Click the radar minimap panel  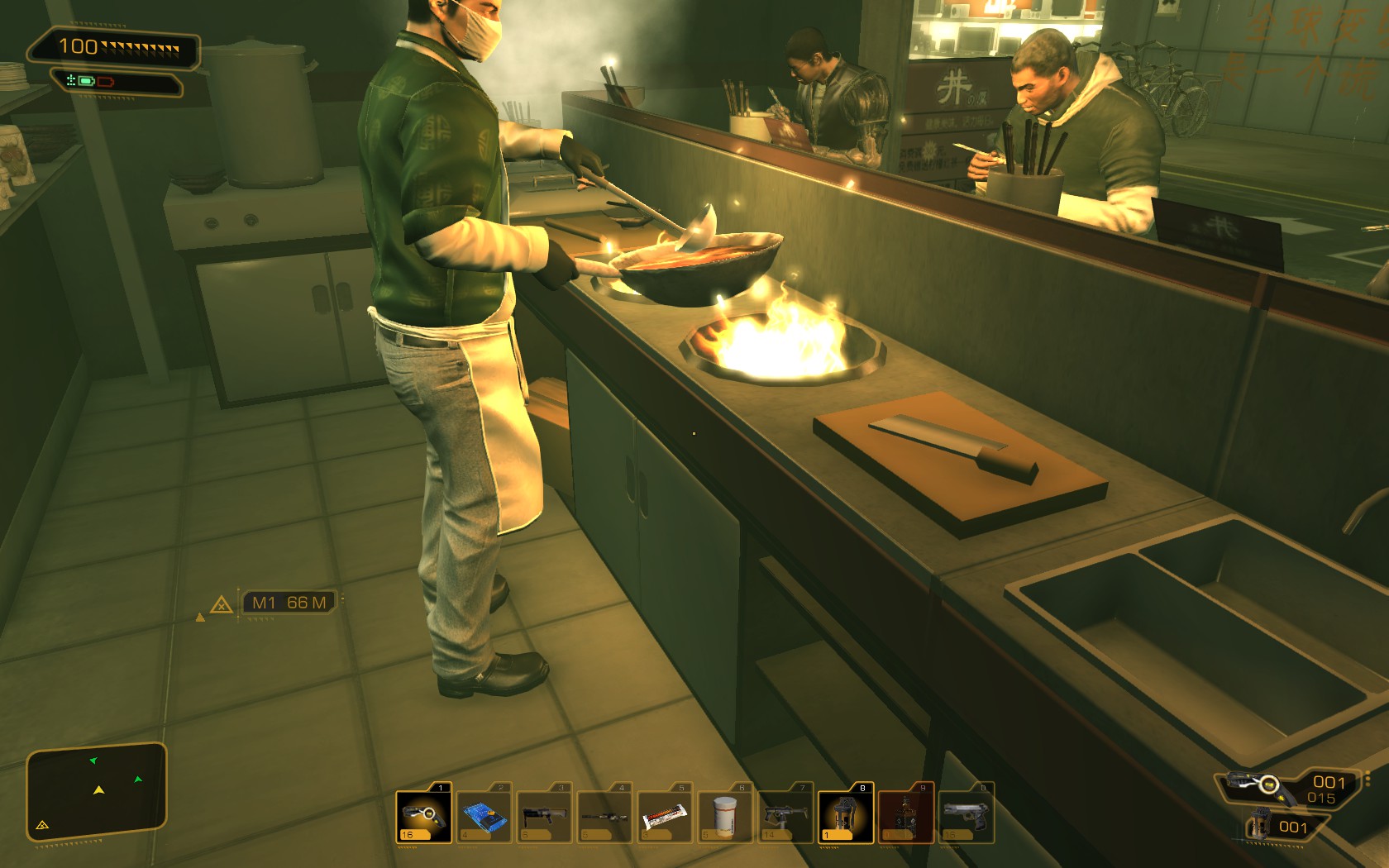[97, 791]
